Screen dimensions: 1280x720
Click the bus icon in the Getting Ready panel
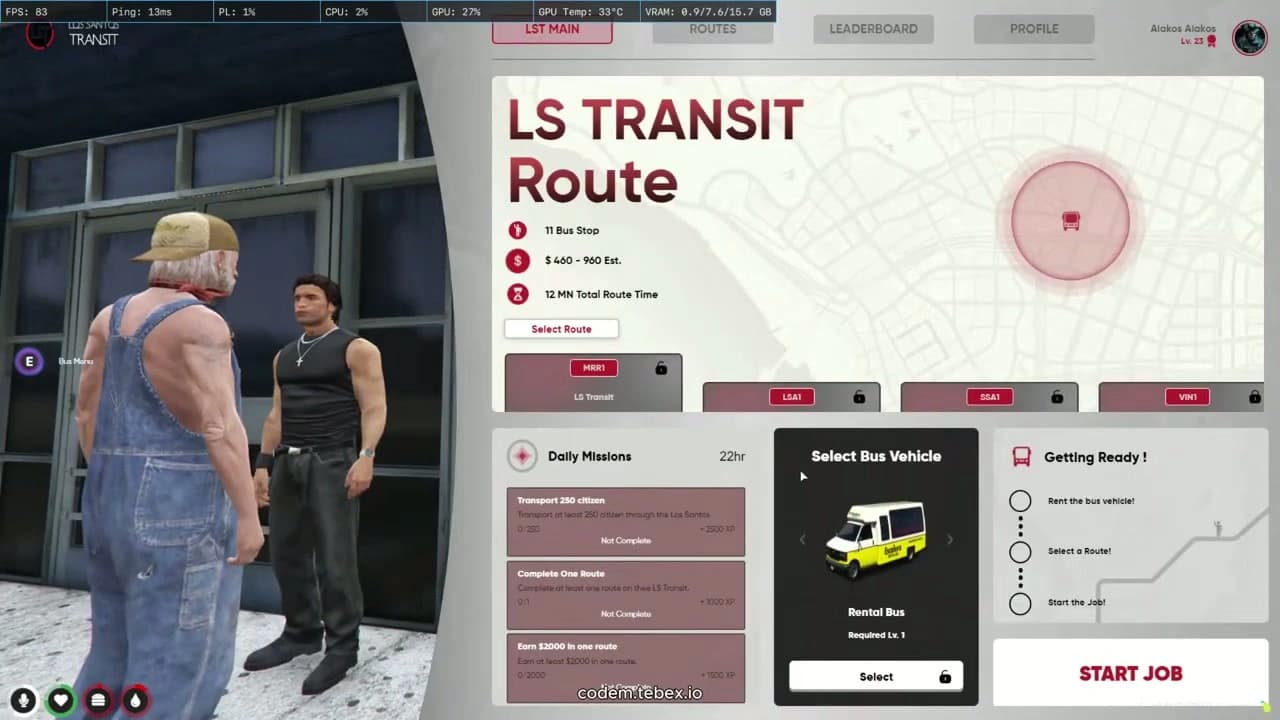(1021, 457)
